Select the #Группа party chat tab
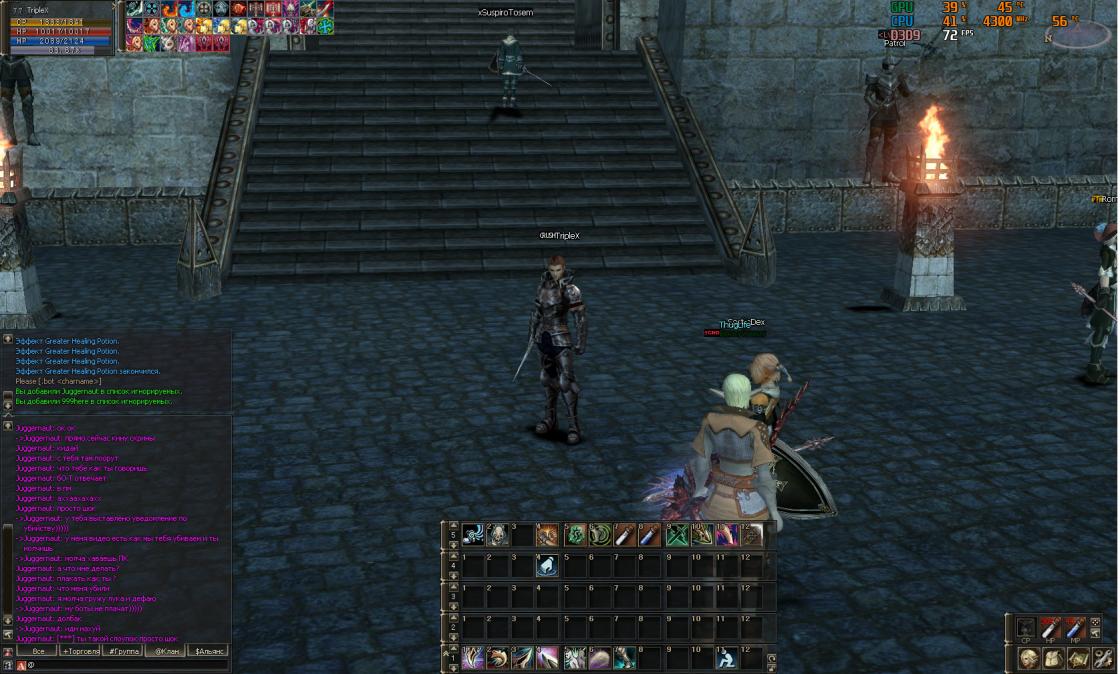This screenshot has height=674, width=1120. [123, 651]
